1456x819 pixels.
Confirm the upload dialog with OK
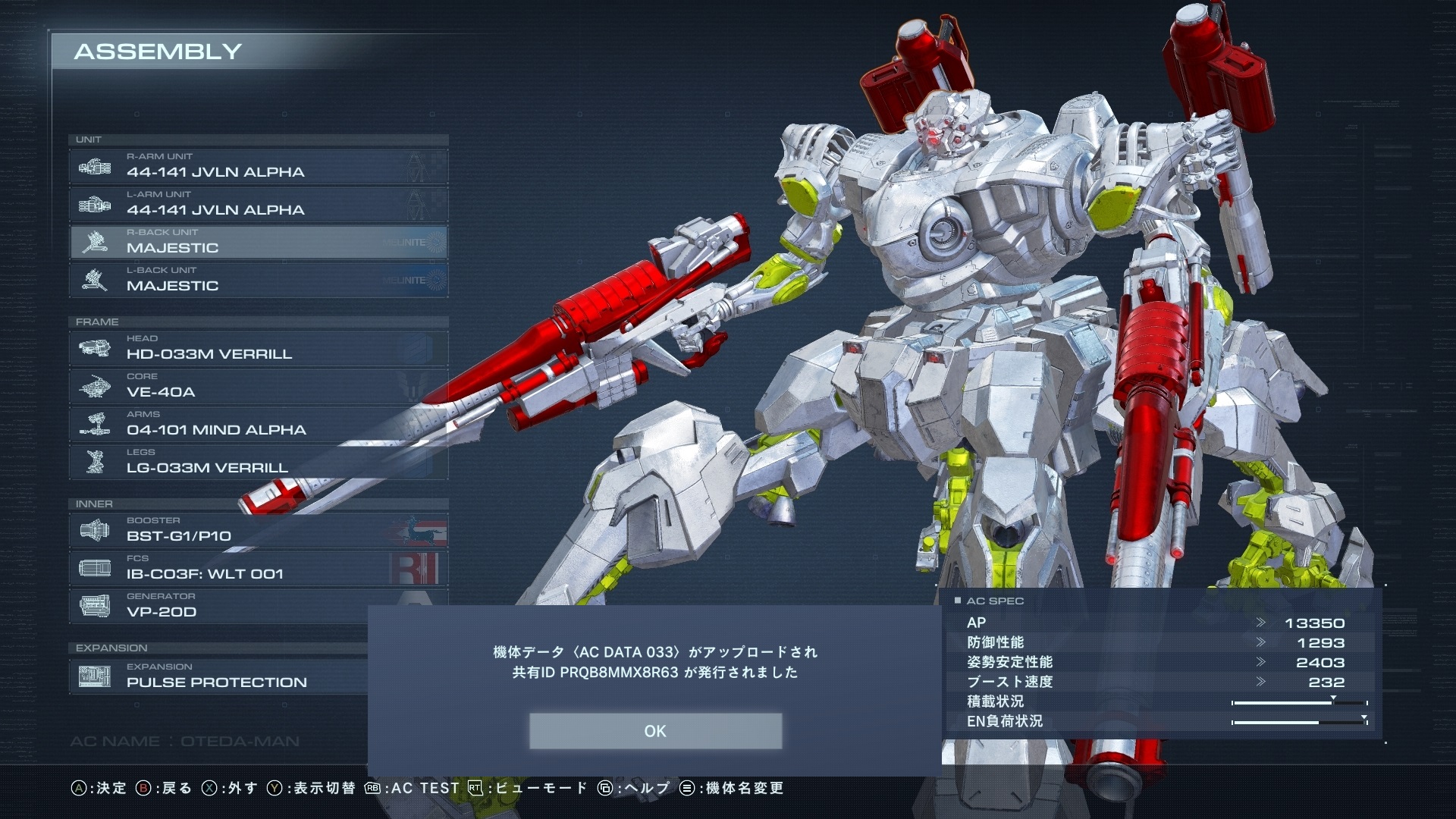(655, 731)
